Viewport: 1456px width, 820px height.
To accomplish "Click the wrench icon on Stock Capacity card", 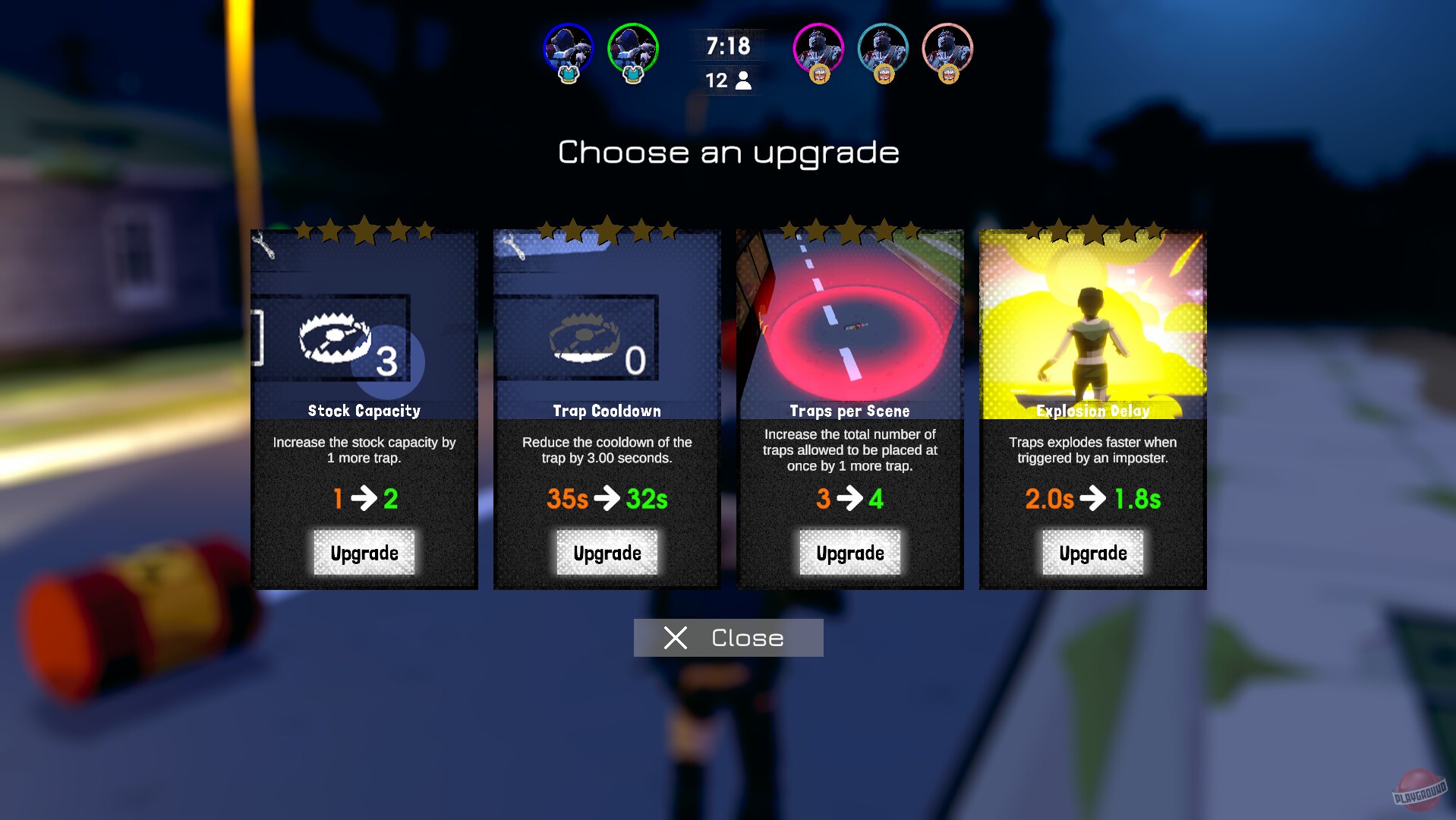I will 263,243.
